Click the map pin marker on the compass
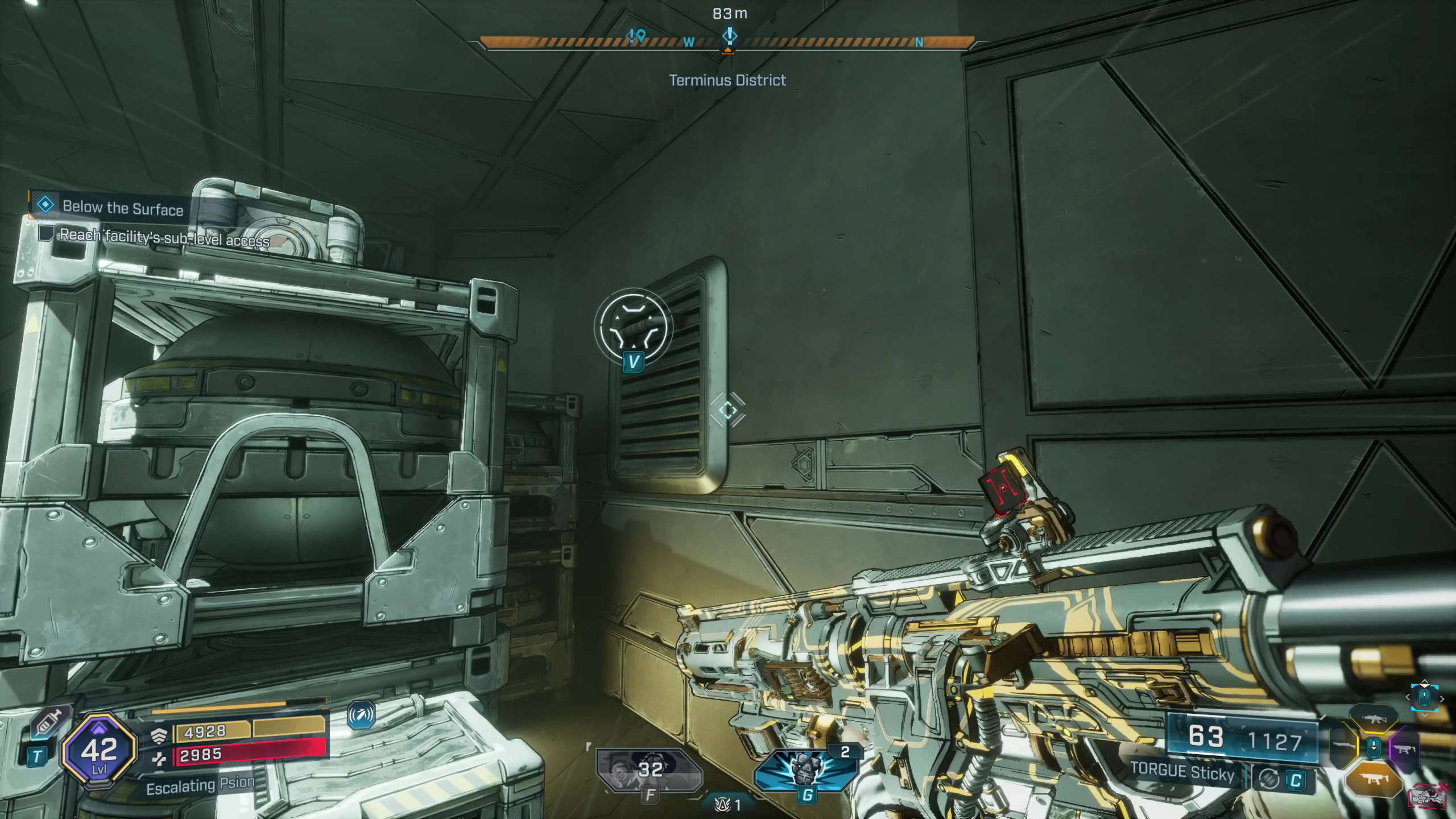This screenshot has height=819, width=1456. point(637,38)
